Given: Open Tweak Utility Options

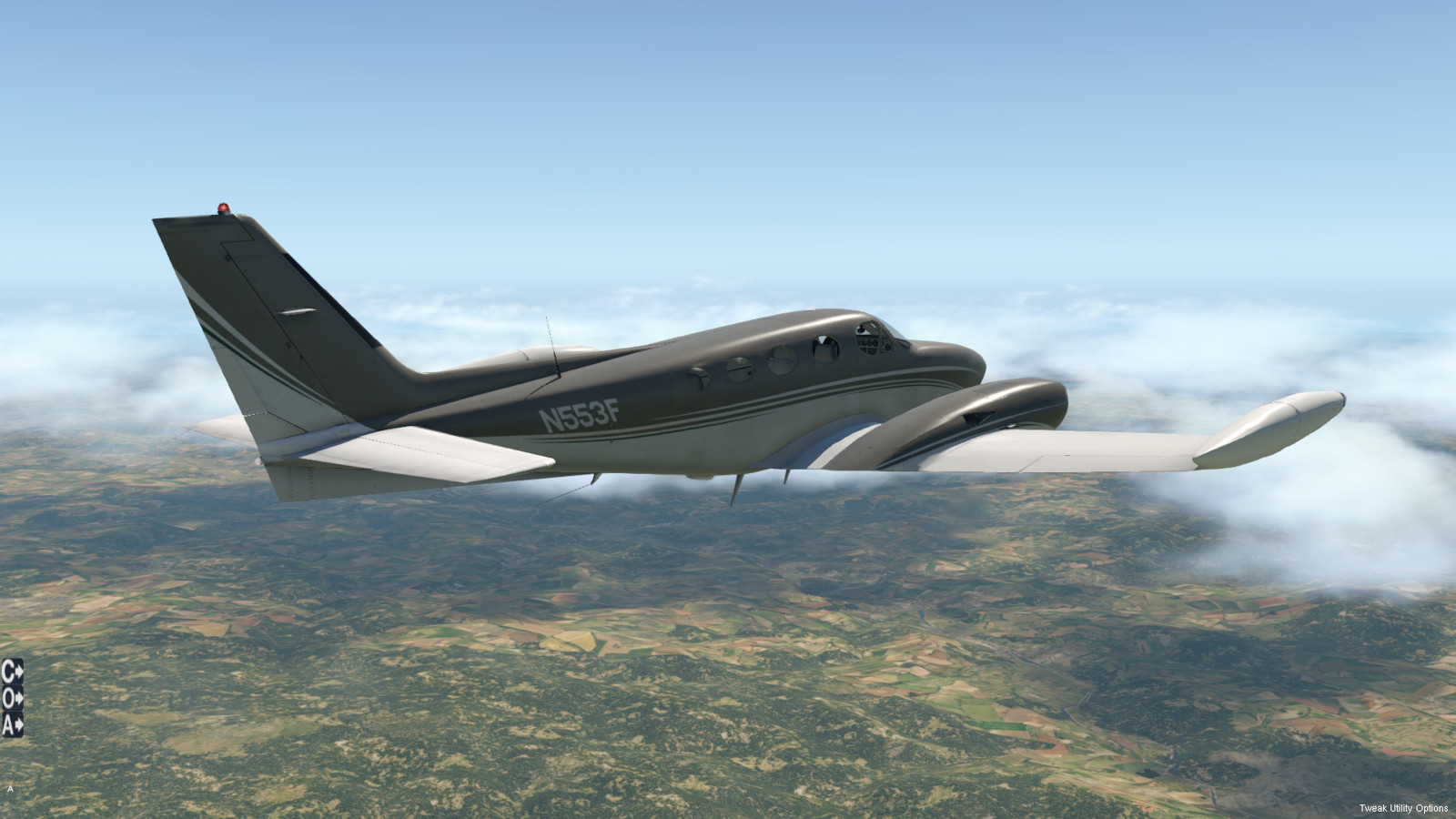Looking at the screenshot, I should (1403, 808).
